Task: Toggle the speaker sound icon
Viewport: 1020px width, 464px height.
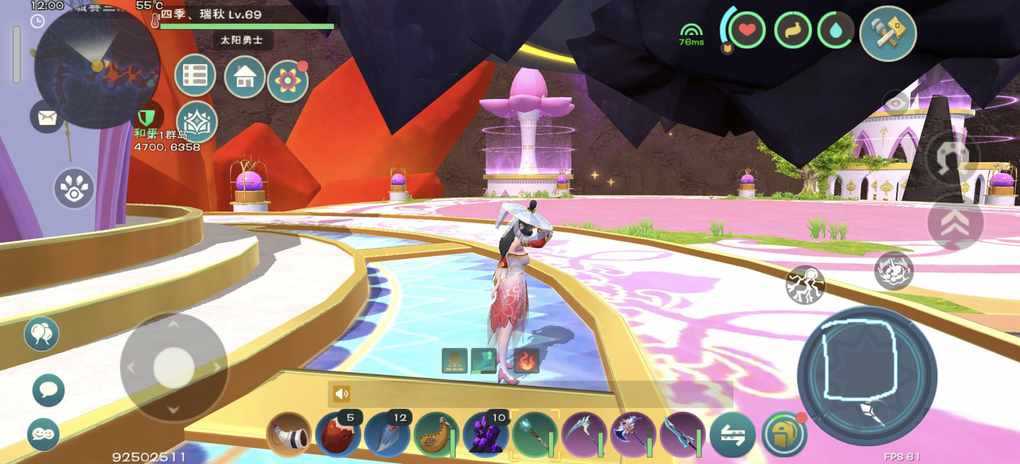Action: pyautogui.click(x=343, y=394)
